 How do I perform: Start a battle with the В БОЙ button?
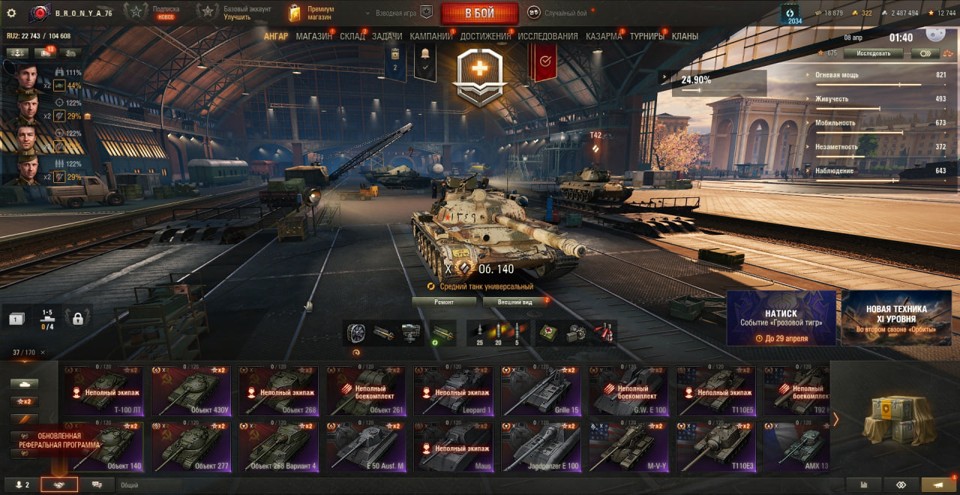(x=479, y=13)
